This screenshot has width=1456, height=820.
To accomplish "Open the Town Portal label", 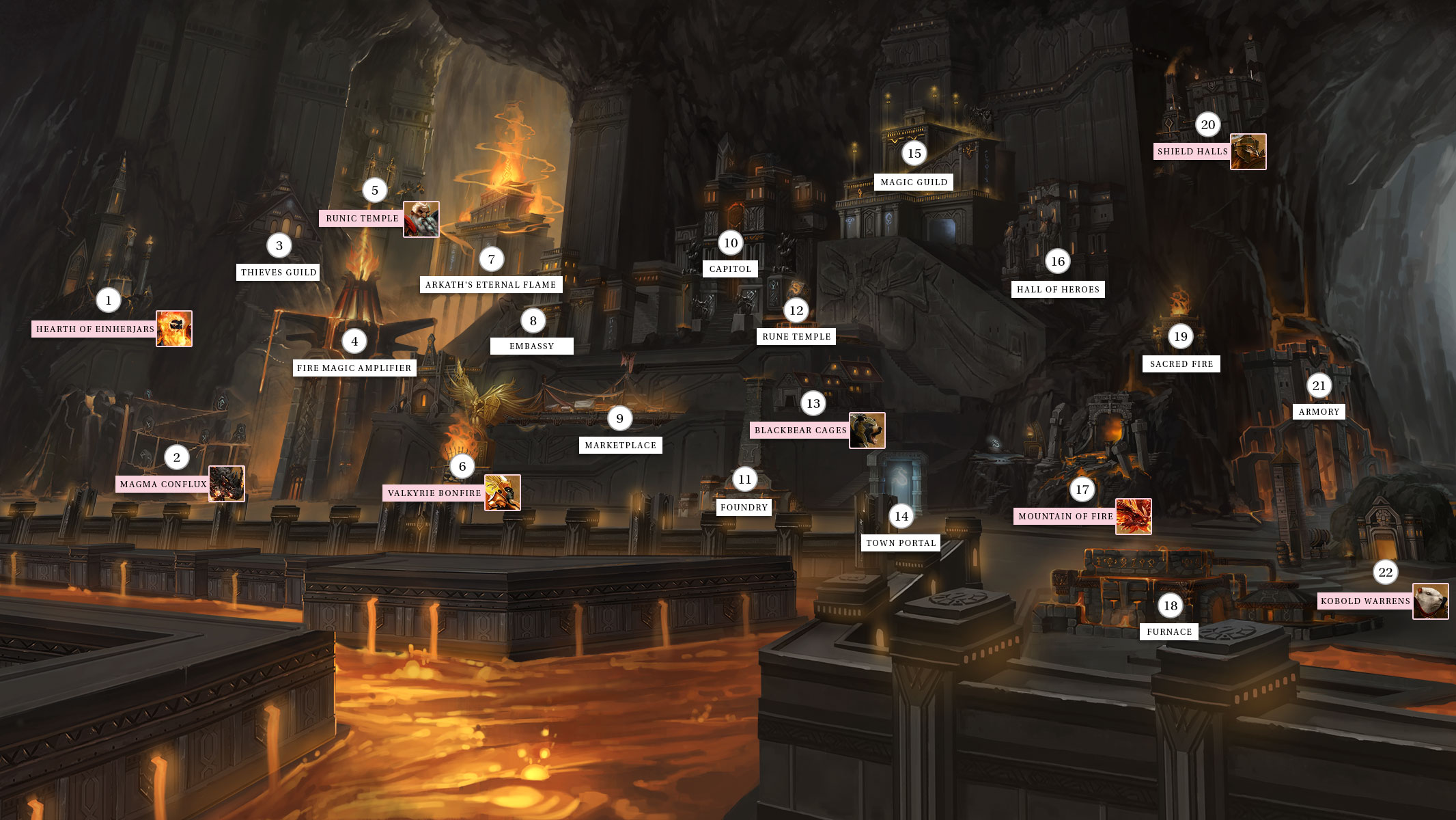I will [x=901, y=543].
